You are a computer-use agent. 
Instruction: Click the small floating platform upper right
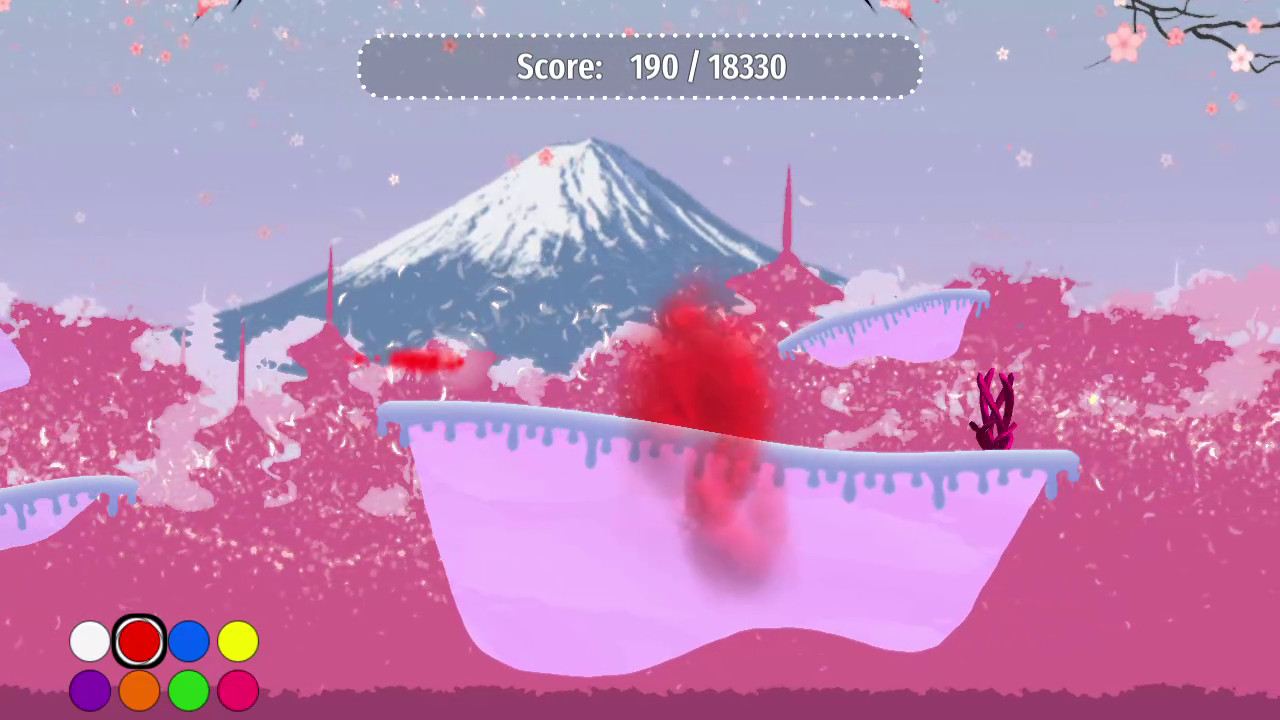[x=880, y=325]
